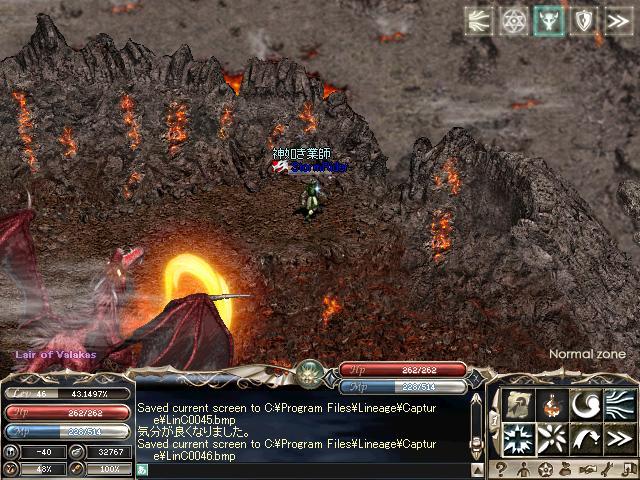Use the orange potion hotbar slot
Image resolution: width=640 pixels, height=480 pixels.
coord(551,405)
